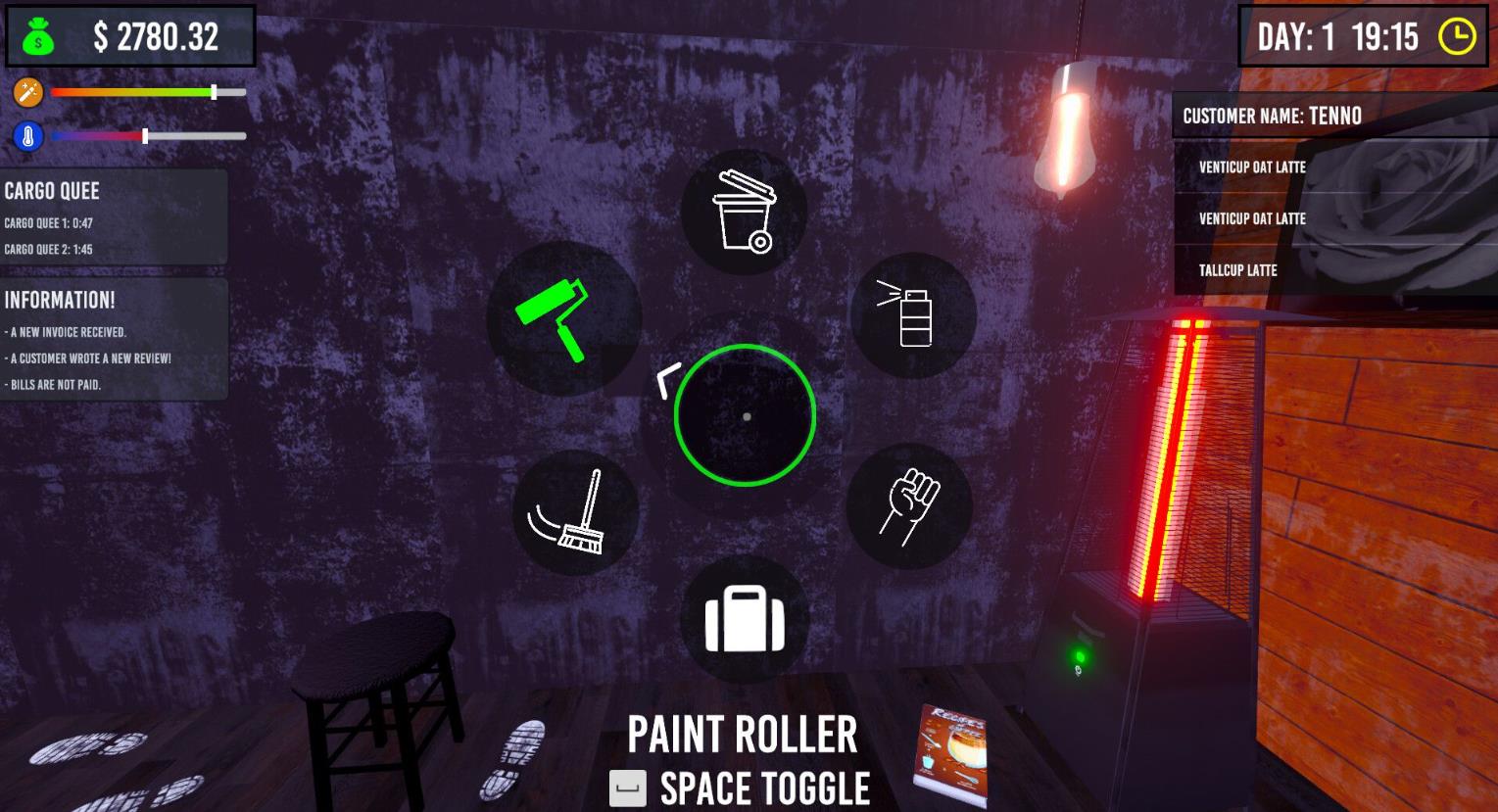Viewport: 1498px width, 812px height.
Task: Choose the broom sweeping tool
Action: click(x=575, y=512)
